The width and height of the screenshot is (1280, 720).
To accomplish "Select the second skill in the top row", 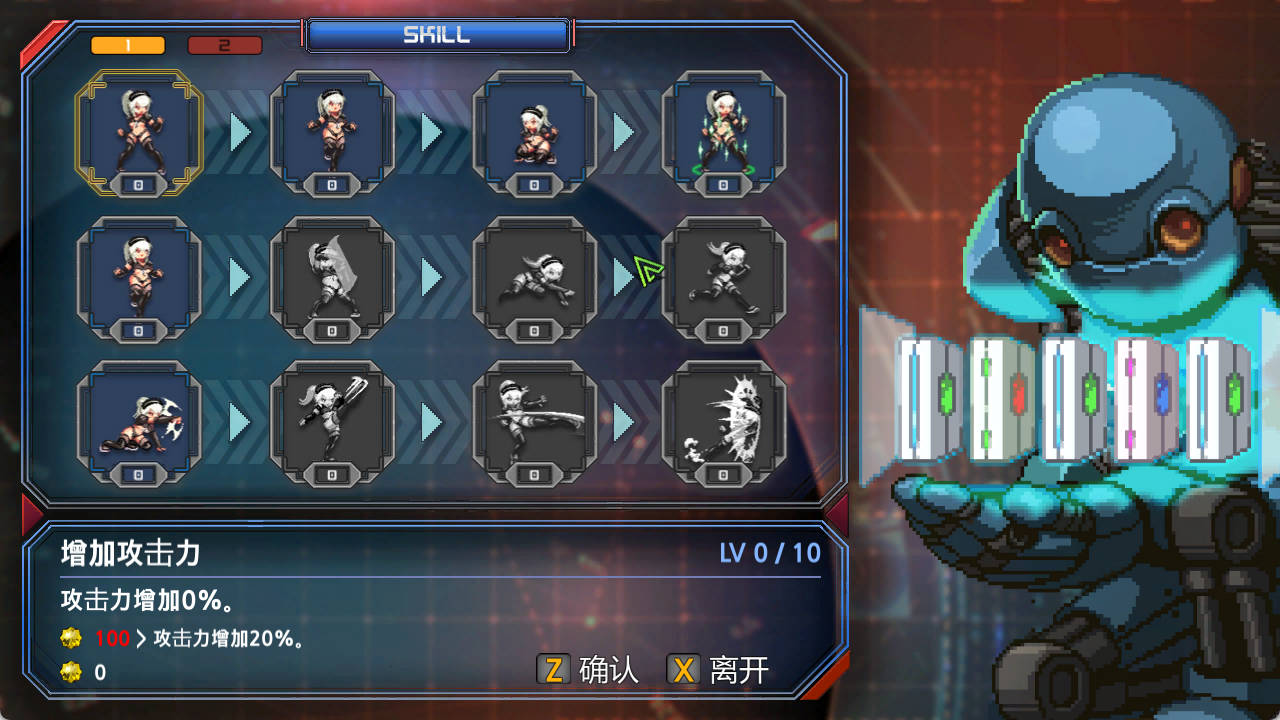I will 332,130.
